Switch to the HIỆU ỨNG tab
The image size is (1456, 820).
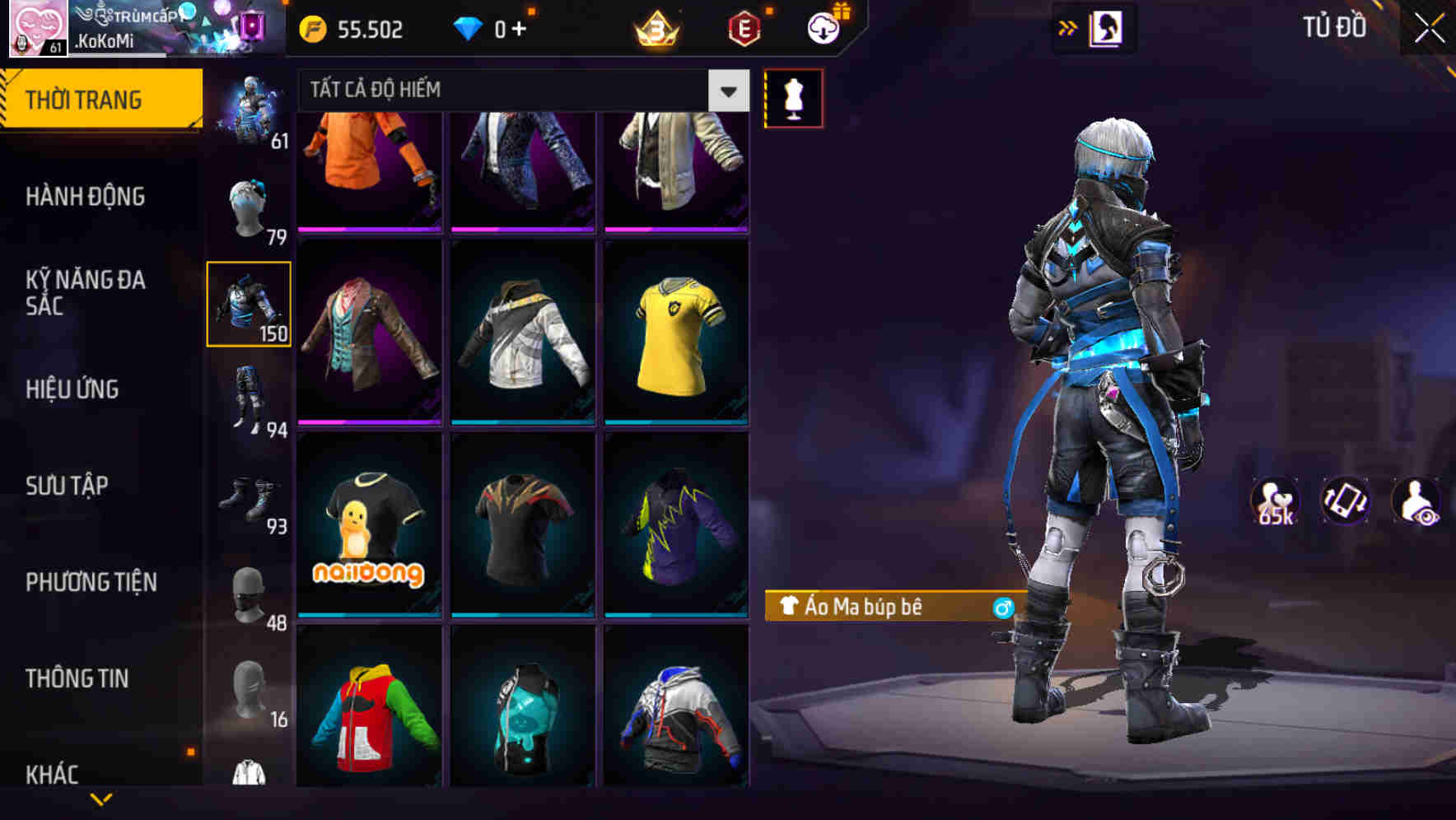point(74,389)
